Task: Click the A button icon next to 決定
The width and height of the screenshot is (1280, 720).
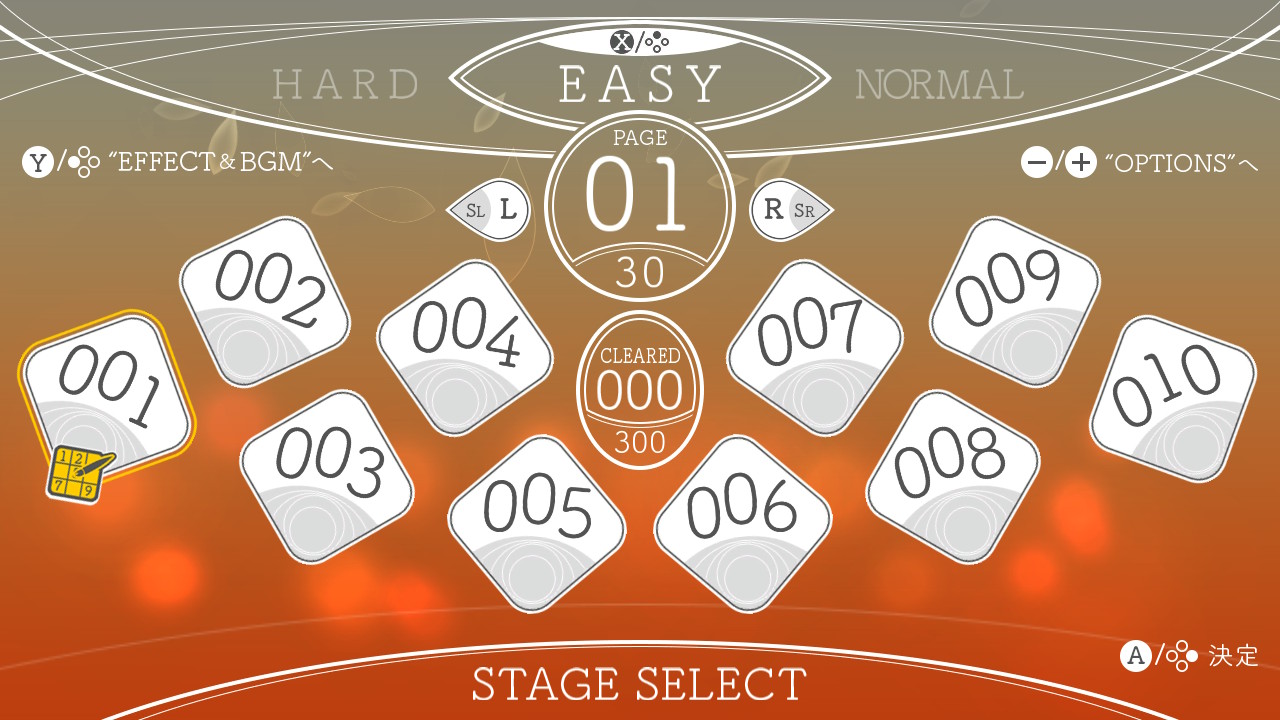Action: pyautogui.click(x=1137, y=656)
